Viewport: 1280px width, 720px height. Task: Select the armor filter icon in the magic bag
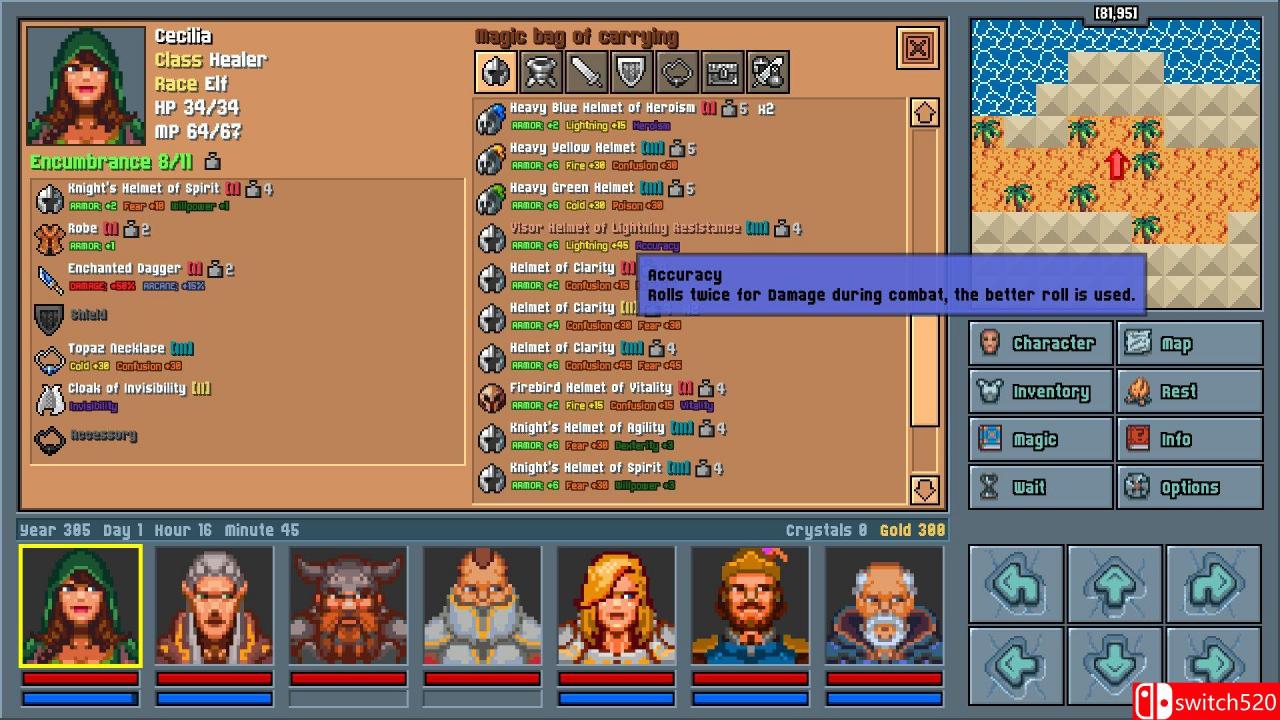pos(540,71)
